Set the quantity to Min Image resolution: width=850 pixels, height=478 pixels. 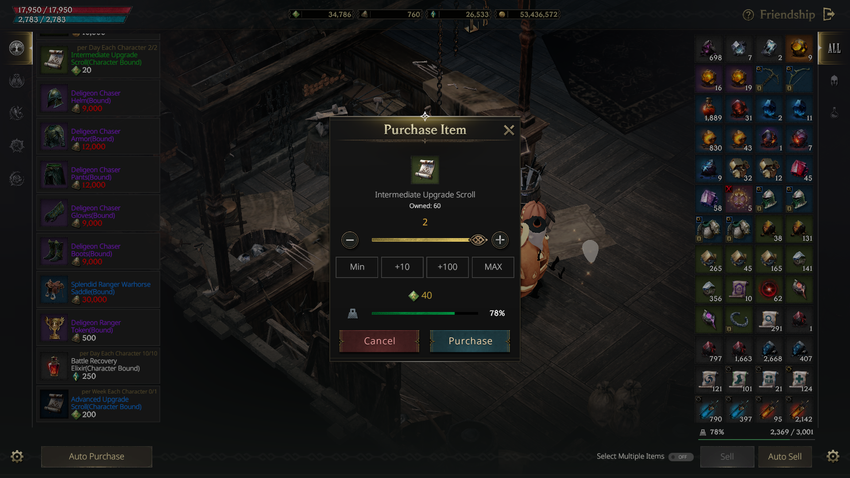click(x=357, y=267)
